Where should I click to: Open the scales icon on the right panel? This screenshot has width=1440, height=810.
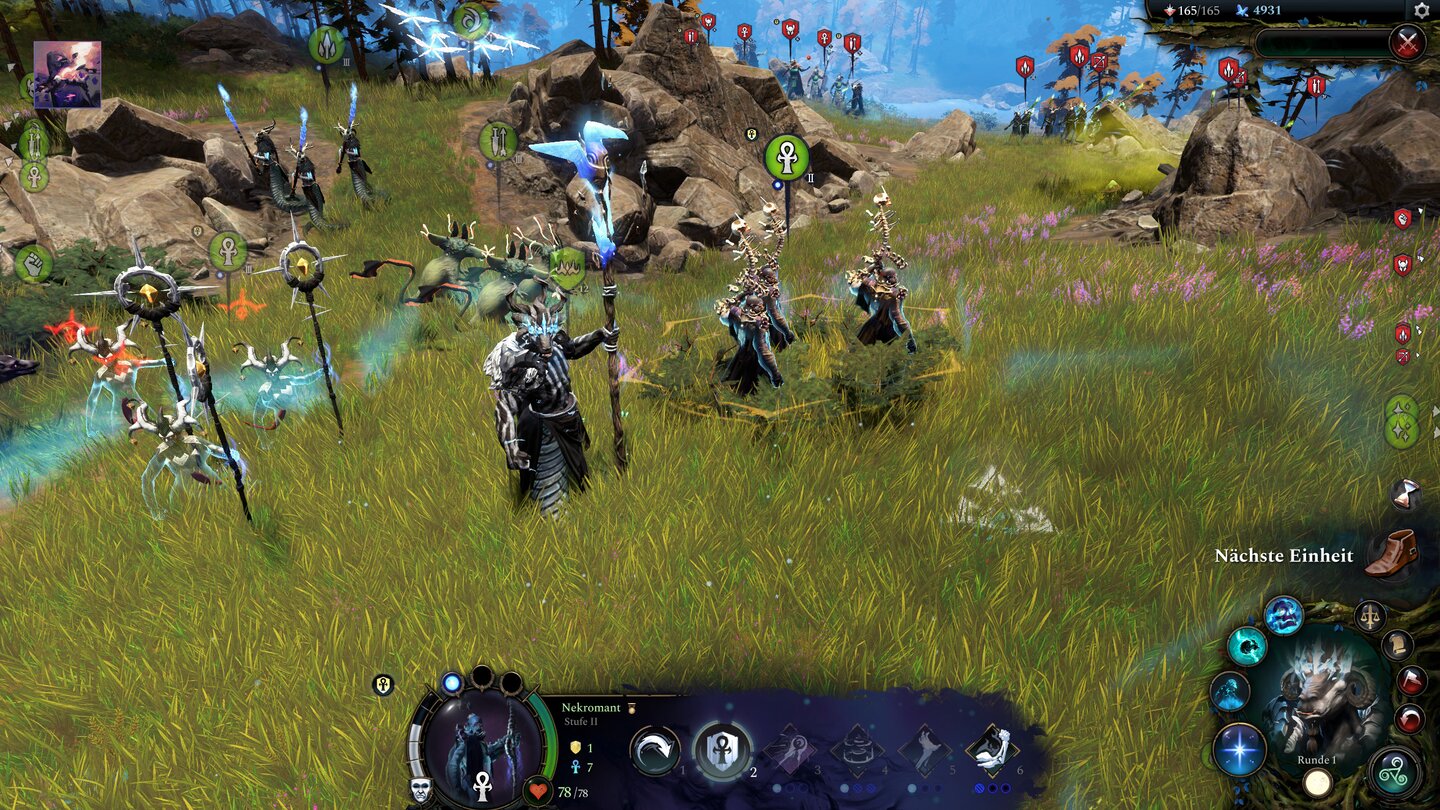click(1369, 615)
